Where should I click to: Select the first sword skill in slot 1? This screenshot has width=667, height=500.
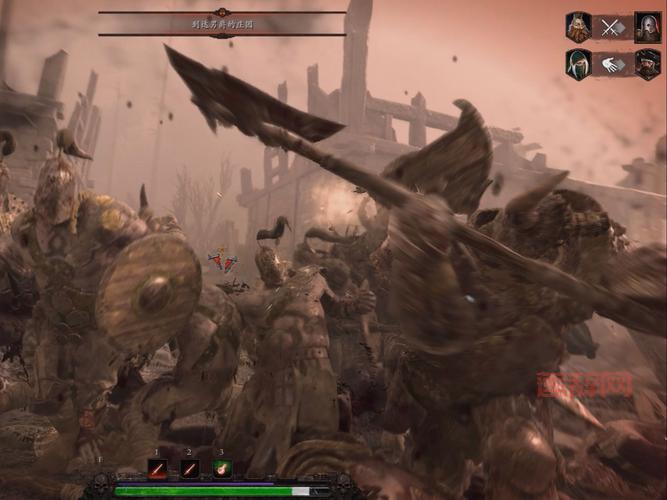click(x=158, y=468)
